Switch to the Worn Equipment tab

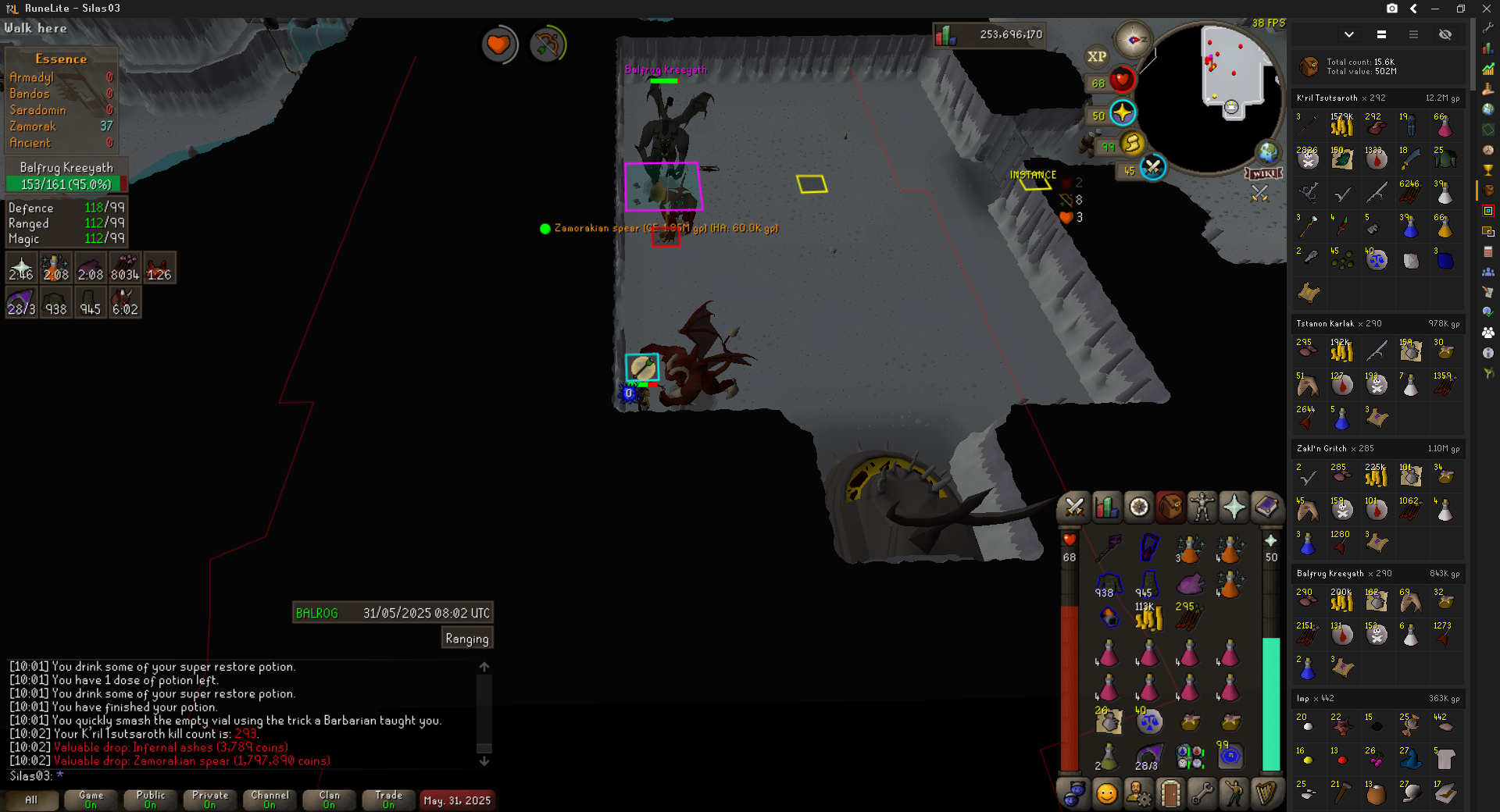[1202, 508]
